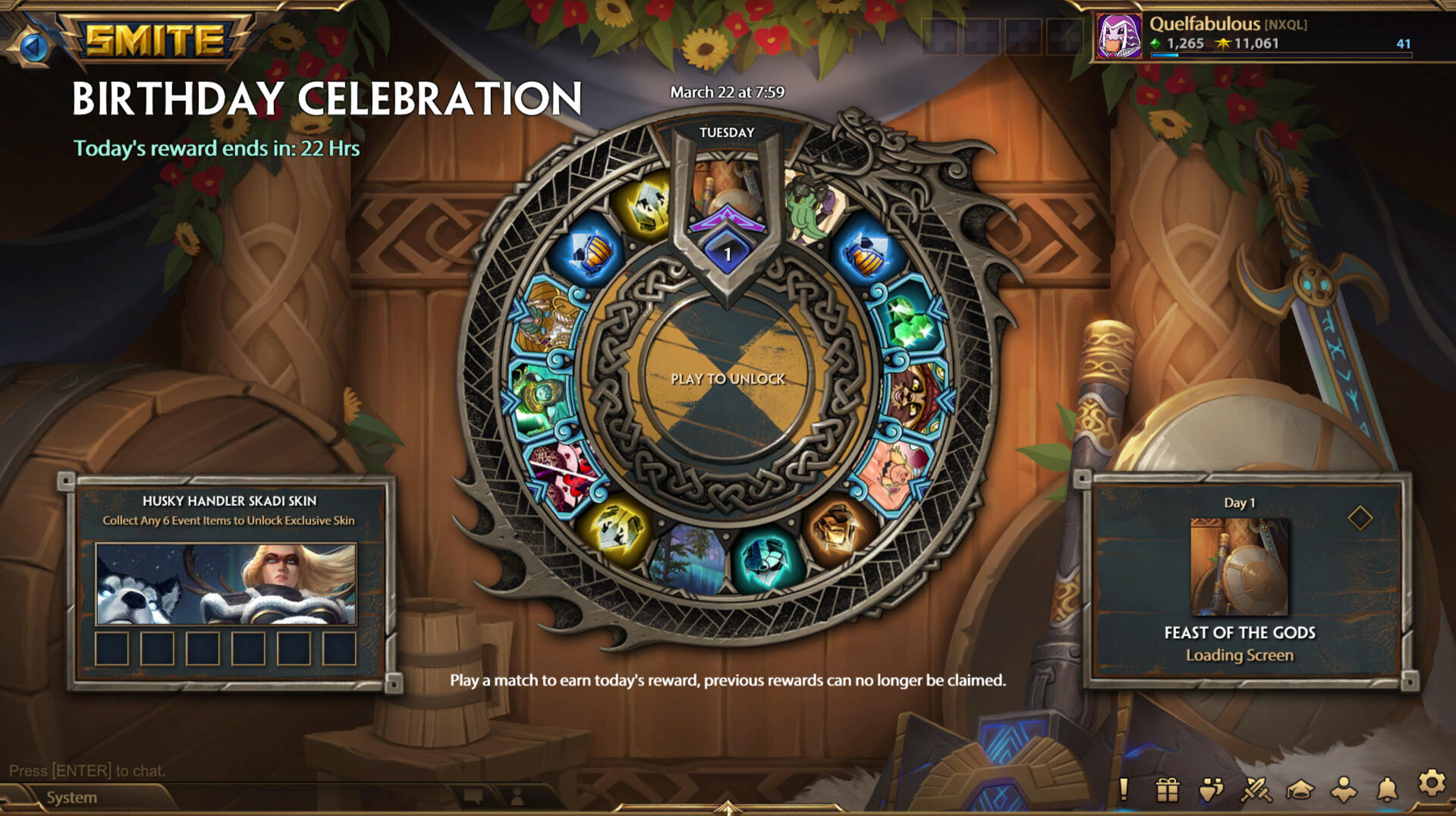Click the Quelfabulous player avatar portrait
The image size is (1456, 816).
(x=1119, y=33)
